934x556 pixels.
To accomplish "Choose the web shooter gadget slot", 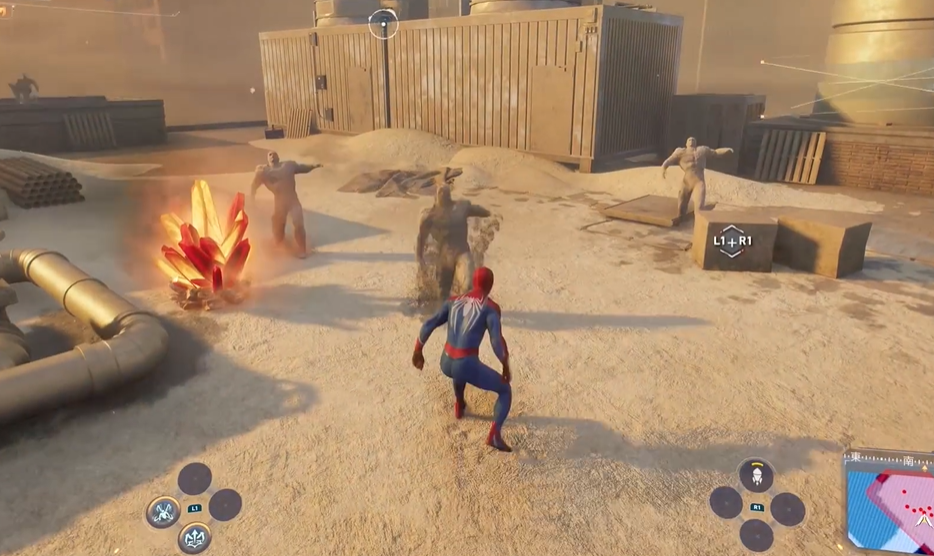I will pos(757,475).
